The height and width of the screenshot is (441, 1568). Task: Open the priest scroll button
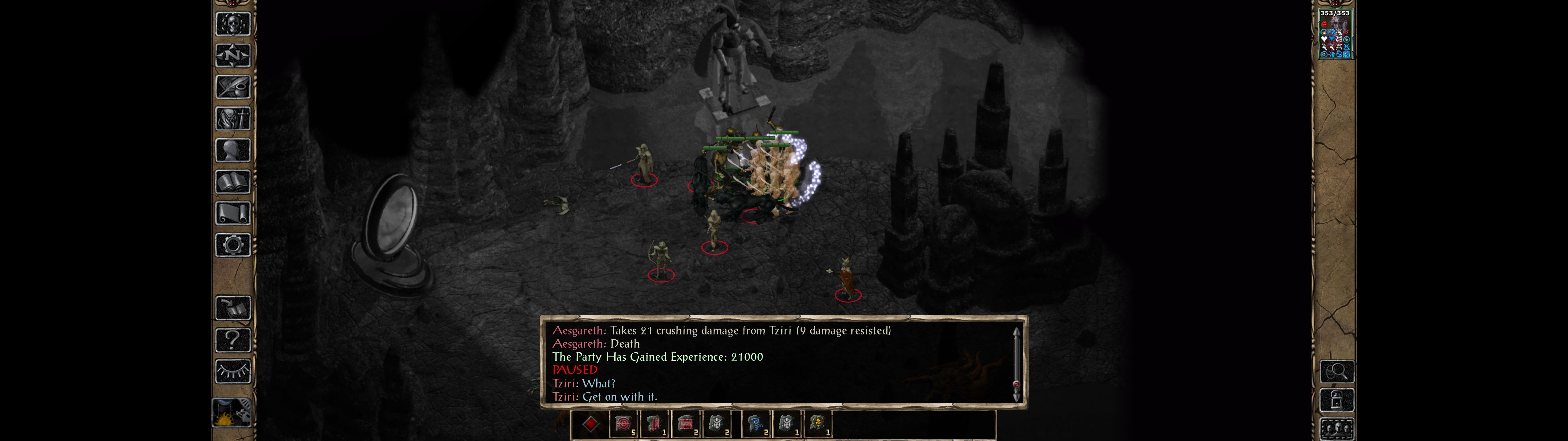232,214
